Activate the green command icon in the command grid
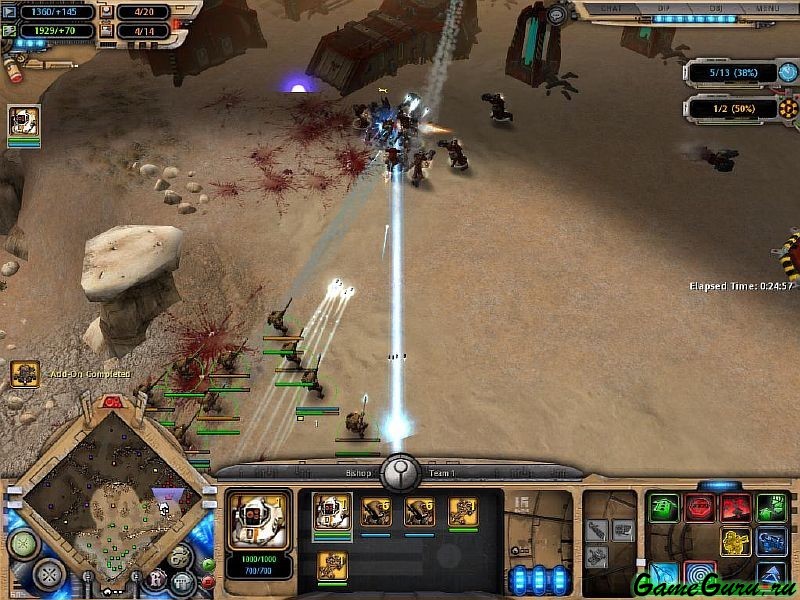800x600 pixels. click(x=663, y=507)
